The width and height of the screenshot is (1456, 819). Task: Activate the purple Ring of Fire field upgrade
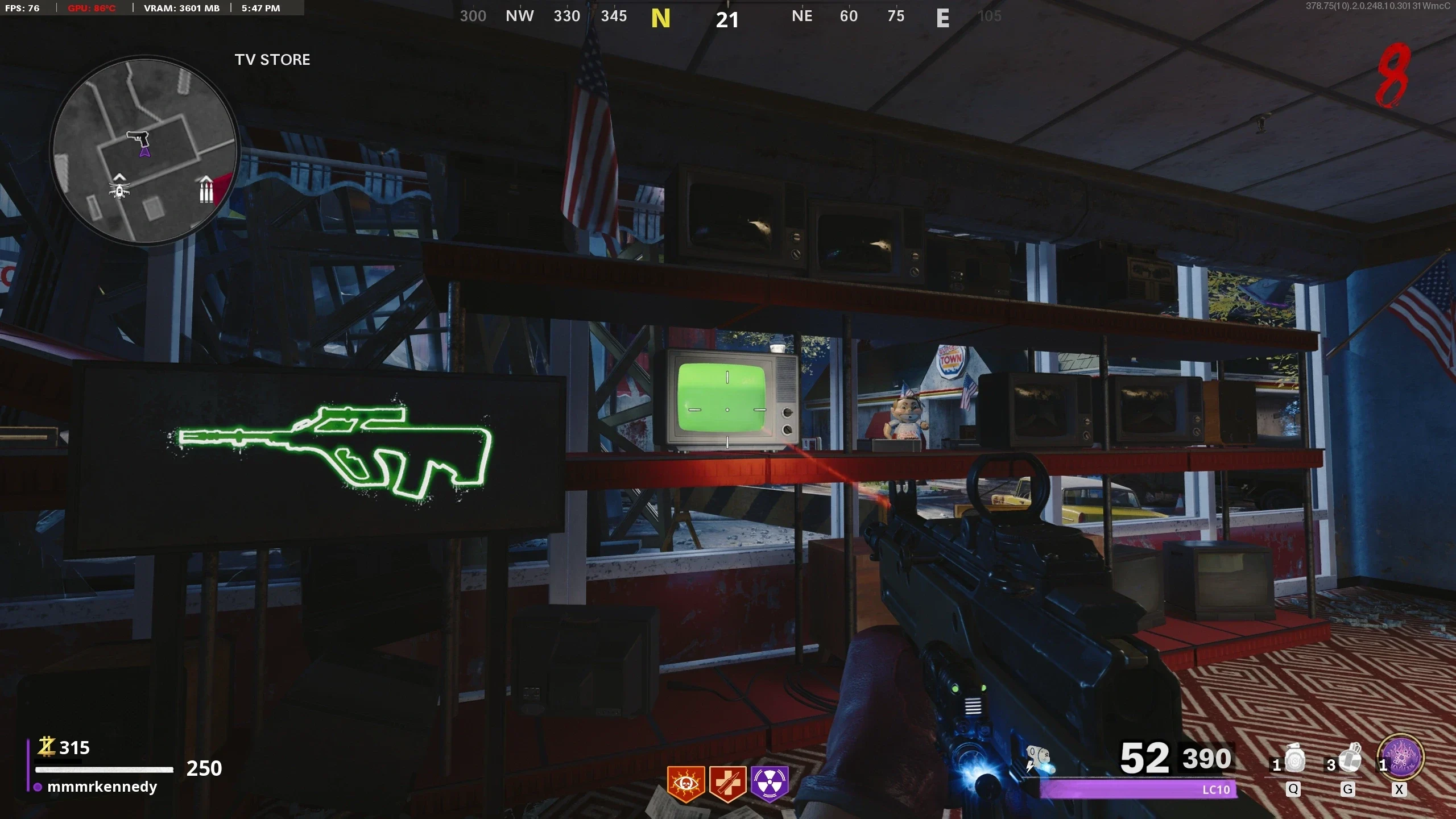click(1403, 759)
